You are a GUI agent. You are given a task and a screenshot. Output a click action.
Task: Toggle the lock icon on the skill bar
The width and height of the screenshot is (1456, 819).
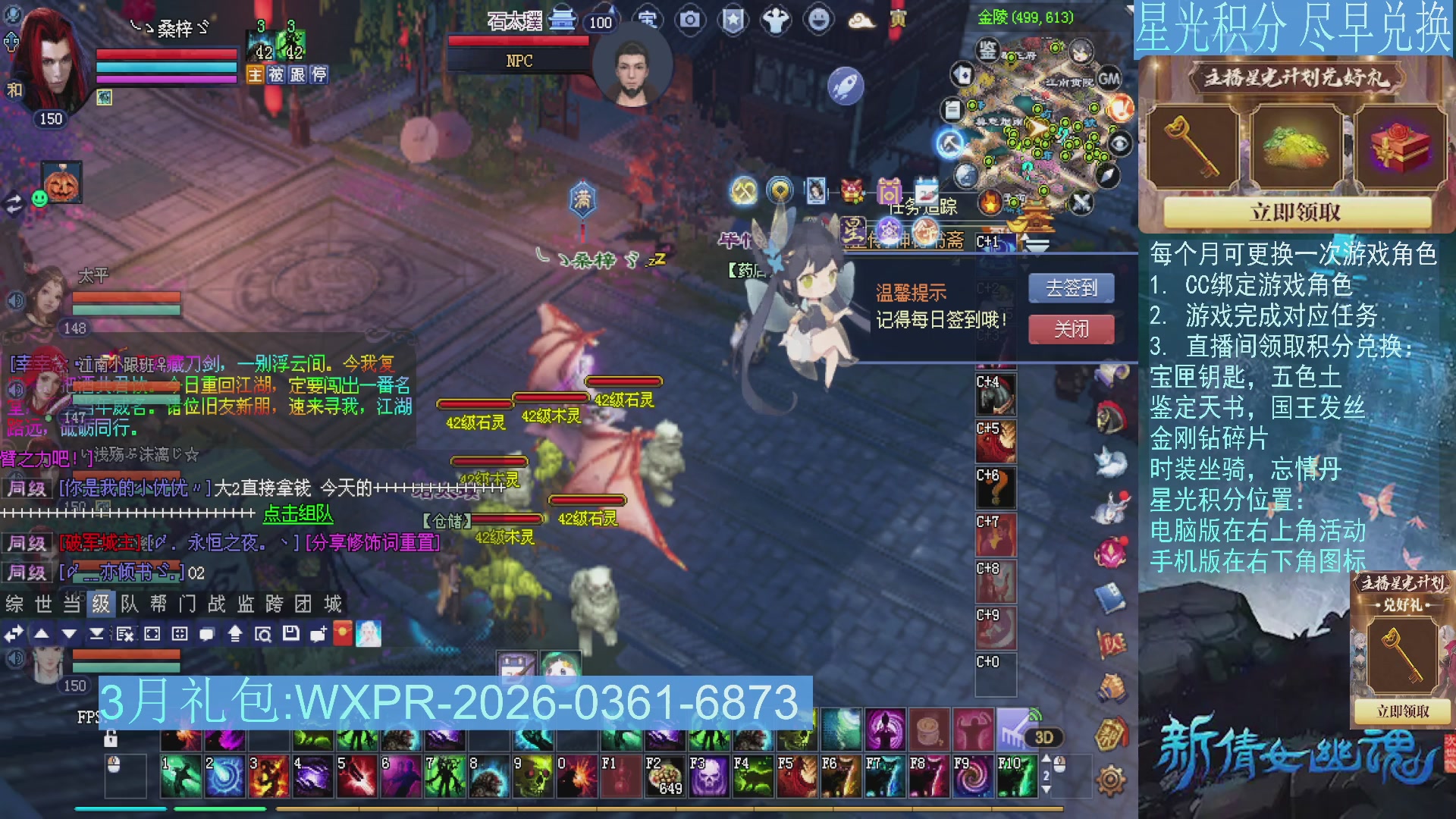click(x=112, y=738)
